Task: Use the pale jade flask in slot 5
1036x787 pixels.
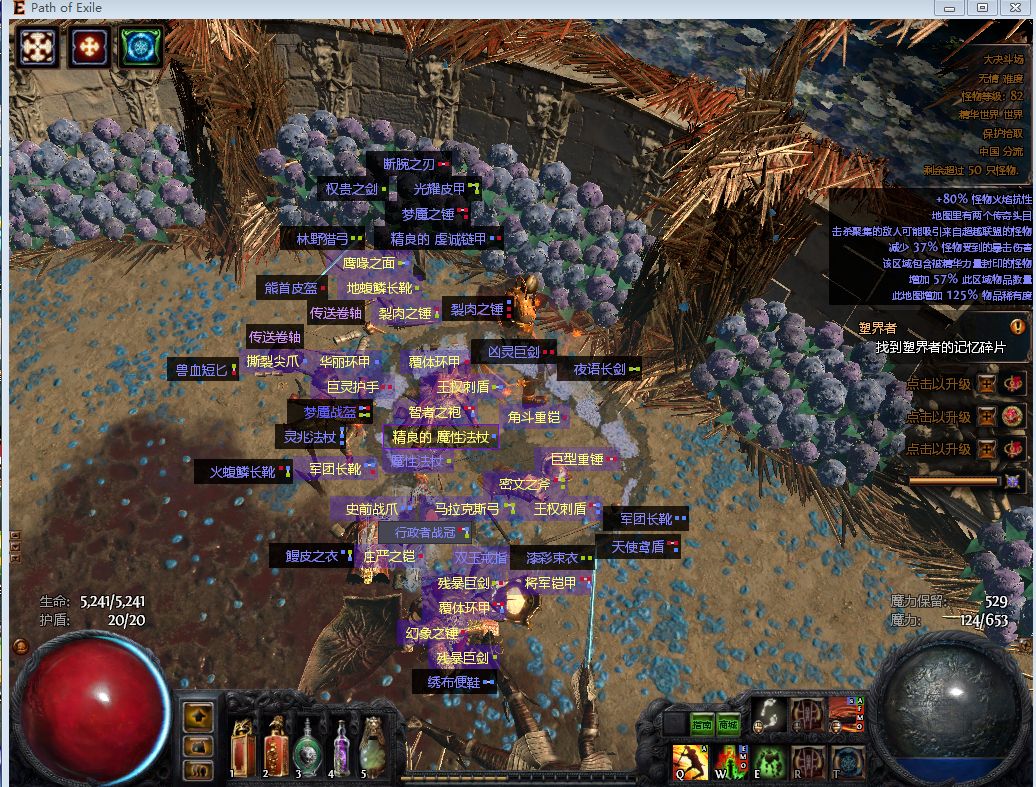Action: click(x=373, y=749)
